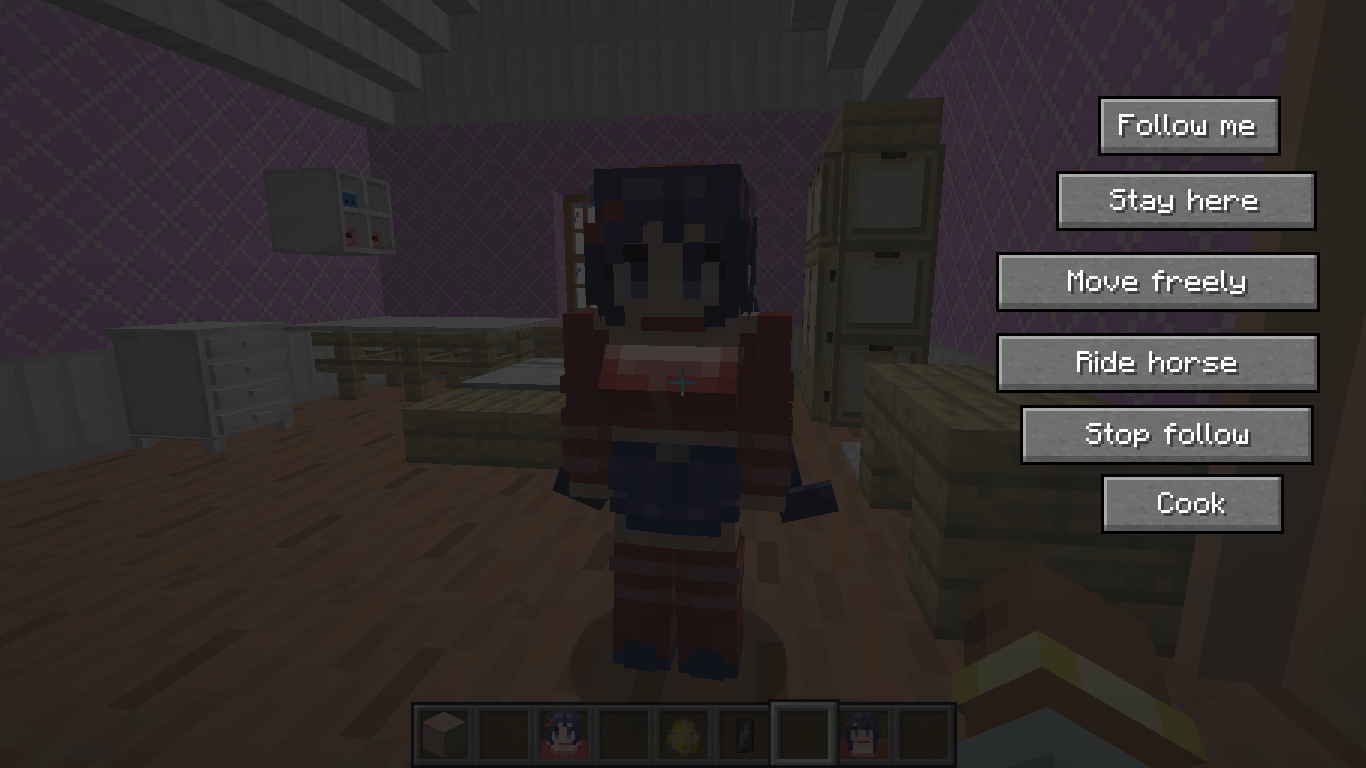This screenshot has width=1366, height=768.
Task: Select the second hotbar slot
Action: [x=503, y=735]
